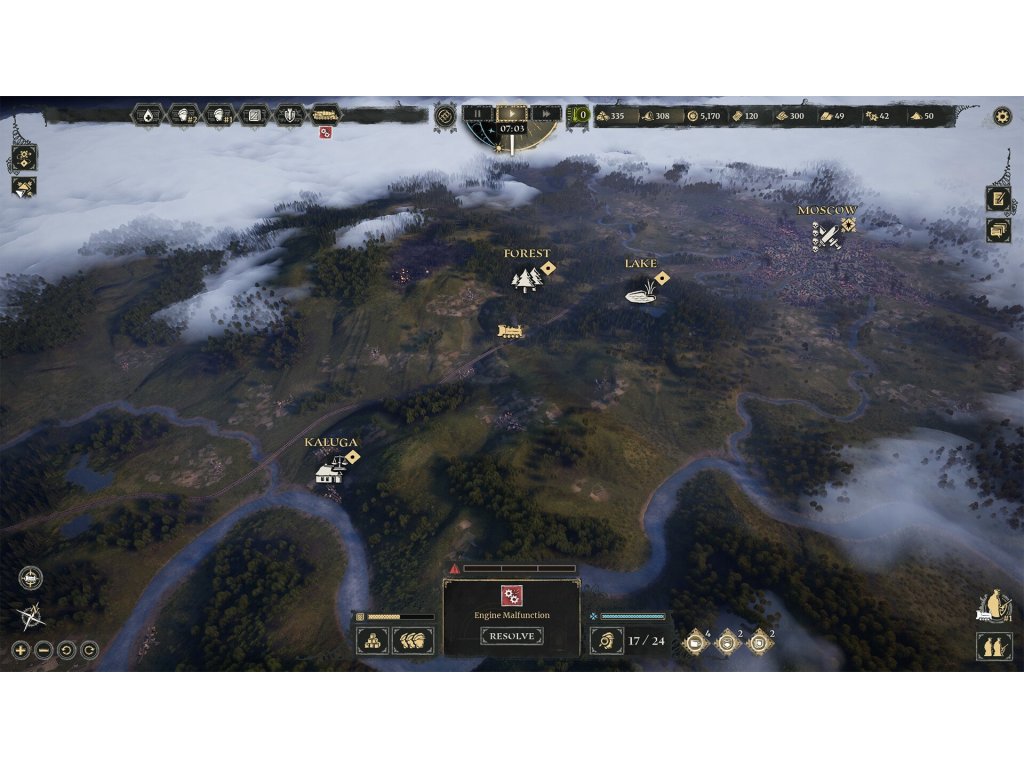Viewport: 1024px width, 768px height.
Task: Open the wheat food supplies button
Action: point(412,640)
